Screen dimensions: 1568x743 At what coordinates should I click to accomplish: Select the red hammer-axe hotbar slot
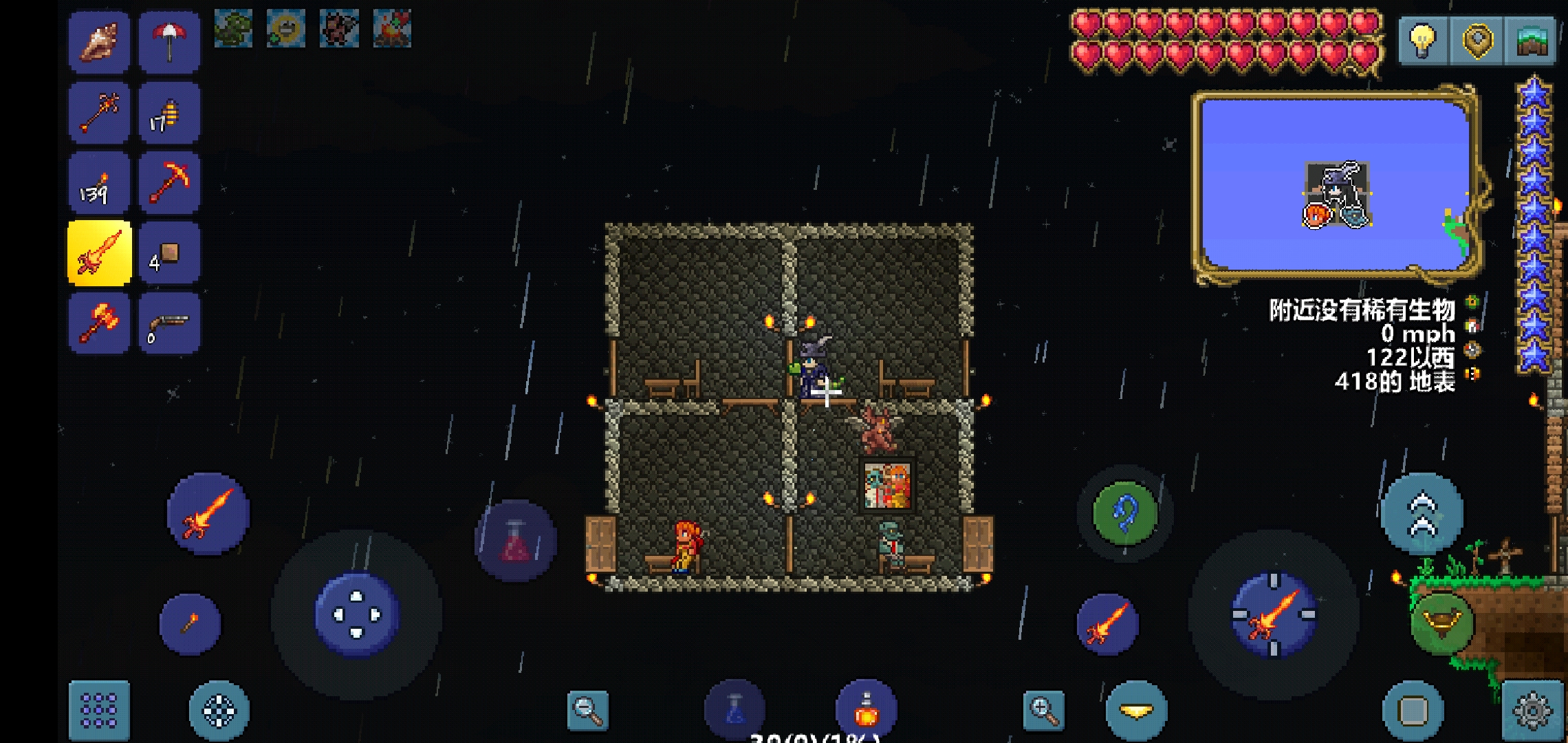pyautogui.click(x=99, y=323)
